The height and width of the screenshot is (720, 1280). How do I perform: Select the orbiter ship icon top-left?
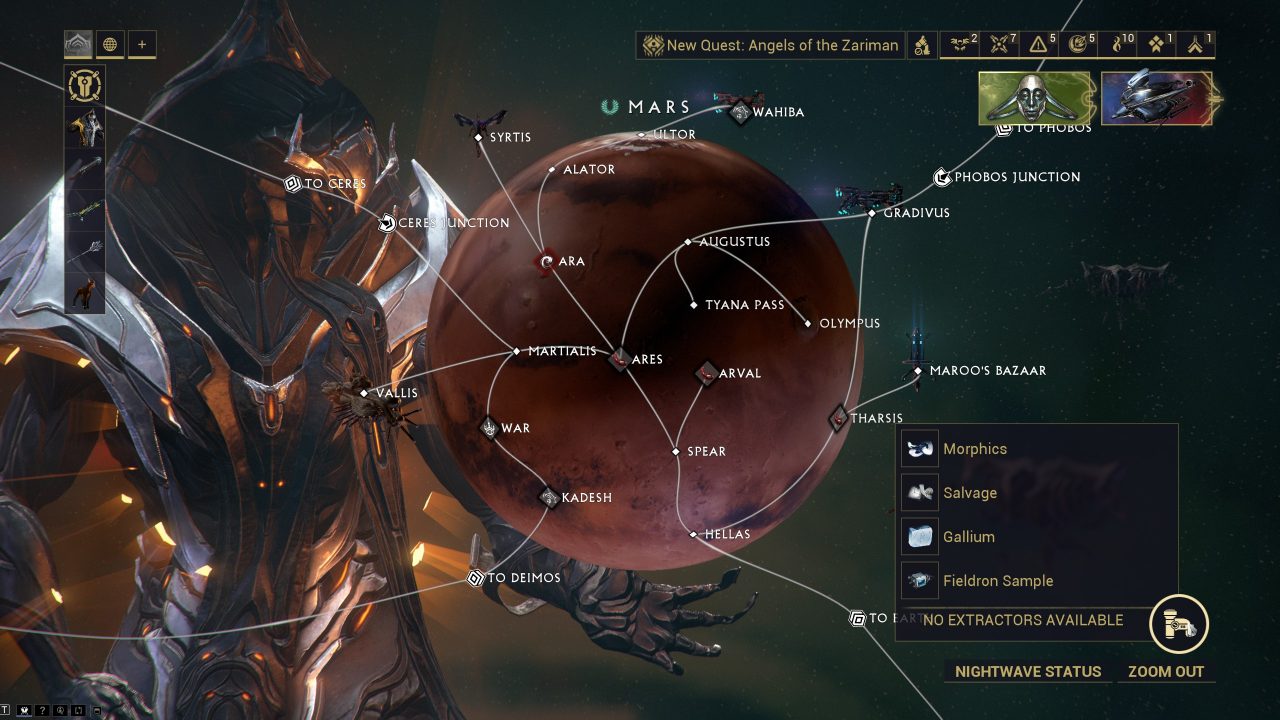tap(78, 44)
